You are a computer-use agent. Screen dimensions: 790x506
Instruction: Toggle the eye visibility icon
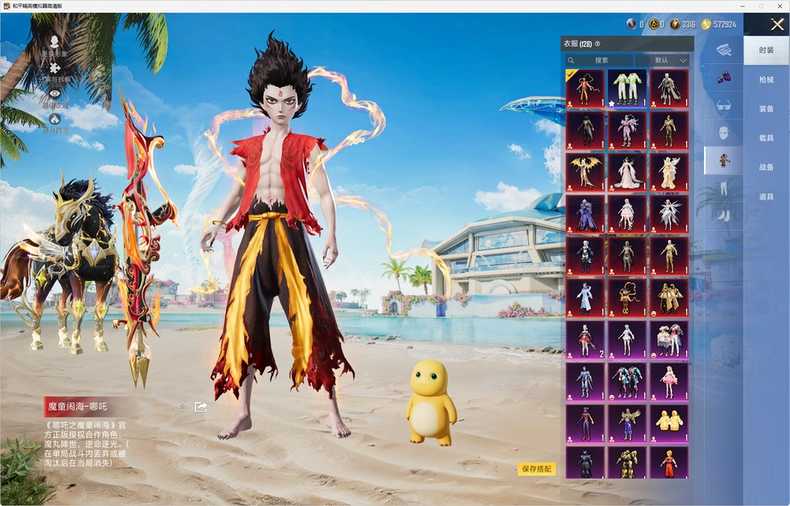point(54,93)
